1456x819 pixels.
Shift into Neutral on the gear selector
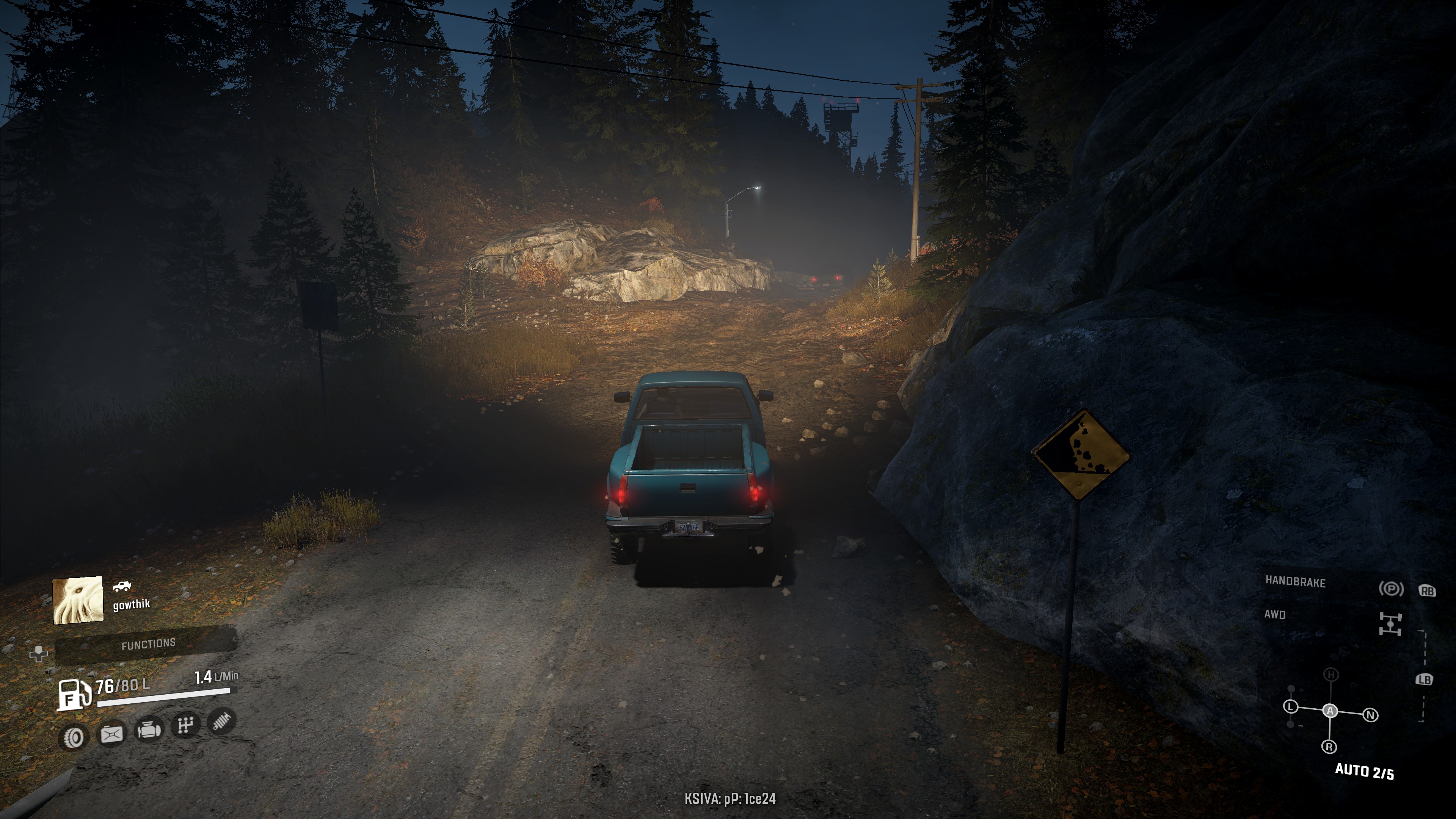click(x=1370, y=715)
